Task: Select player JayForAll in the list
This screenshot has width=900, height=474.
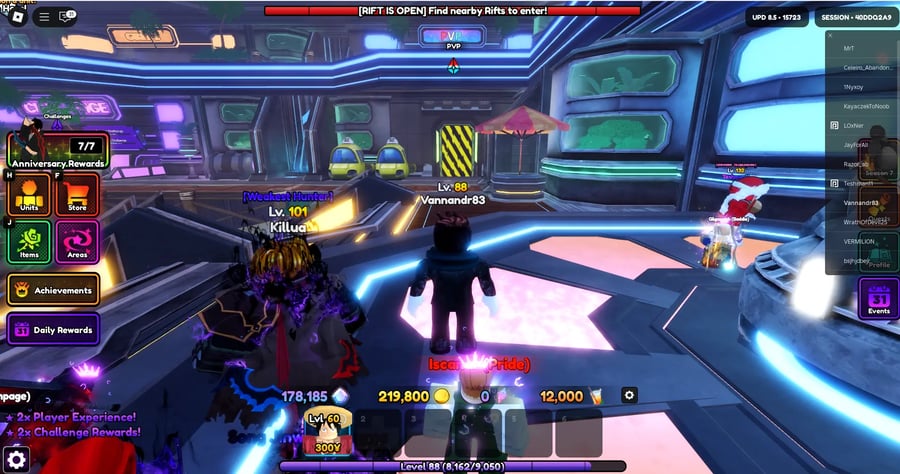Action: (857, 144)
